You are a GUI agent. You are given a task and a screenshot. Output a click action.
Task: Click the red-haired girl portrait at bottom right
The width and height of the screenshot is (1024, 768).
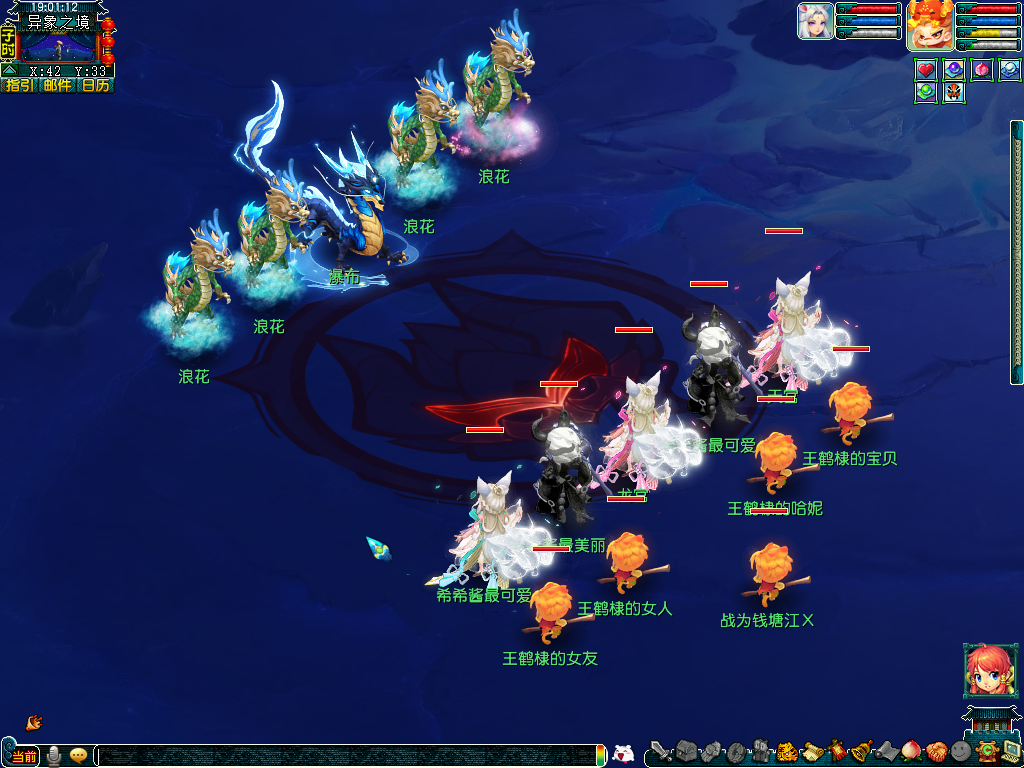coord(984,670)
